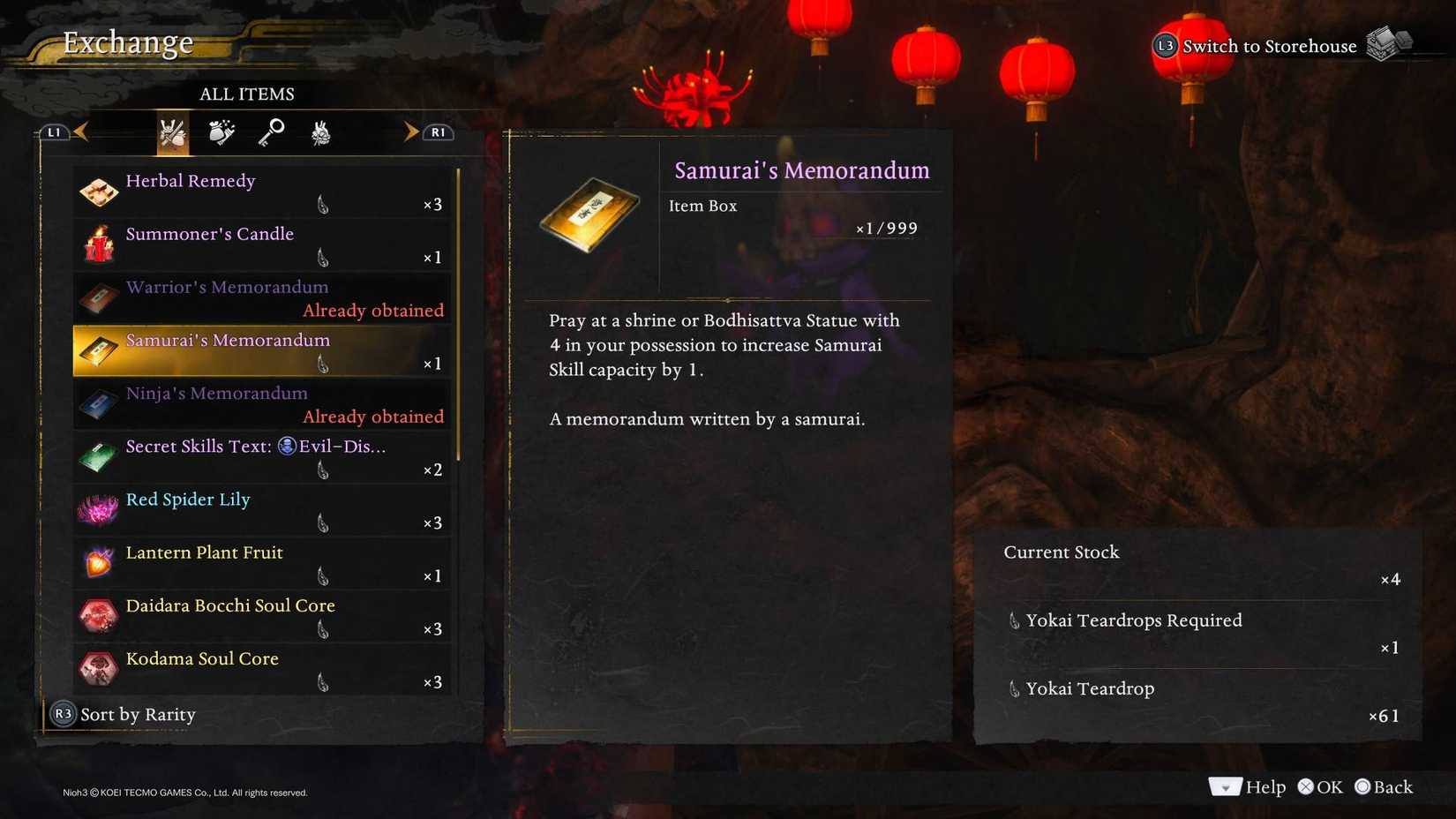
Task: Click the Red Spider Lily item icon
Action: [x=99, y=510]
